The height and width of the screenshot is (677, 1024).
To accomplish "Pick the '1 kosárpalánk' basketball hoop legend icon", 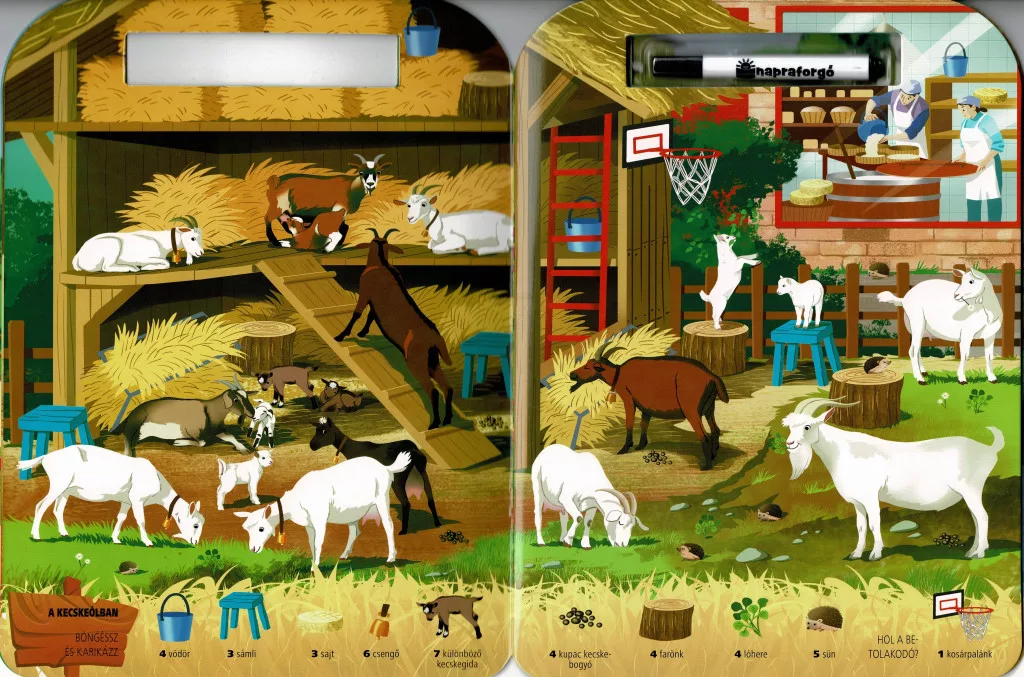I will (x=962, y=613).
